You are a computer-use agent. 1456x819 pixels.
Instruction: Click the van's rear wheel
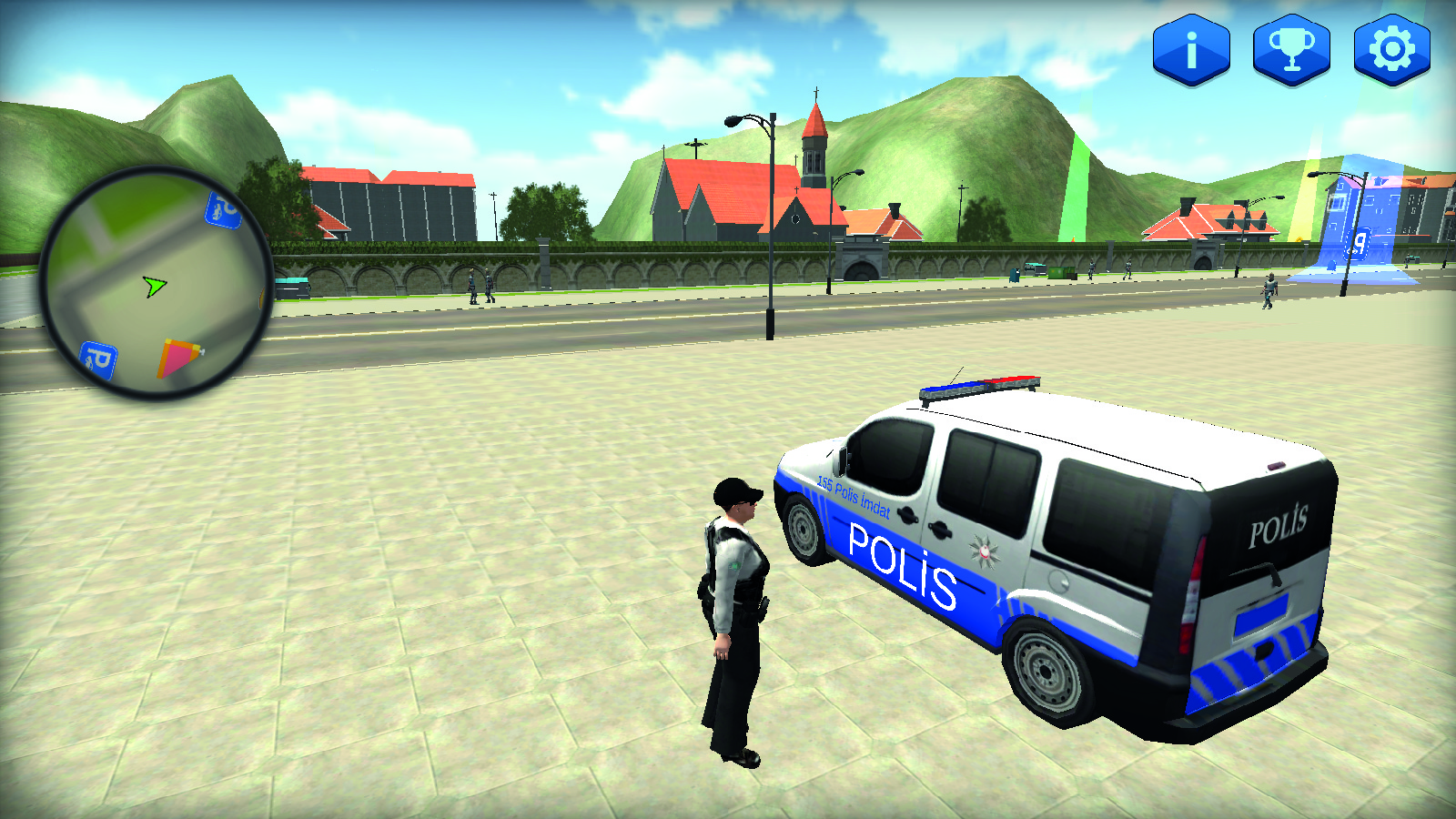1046,673
